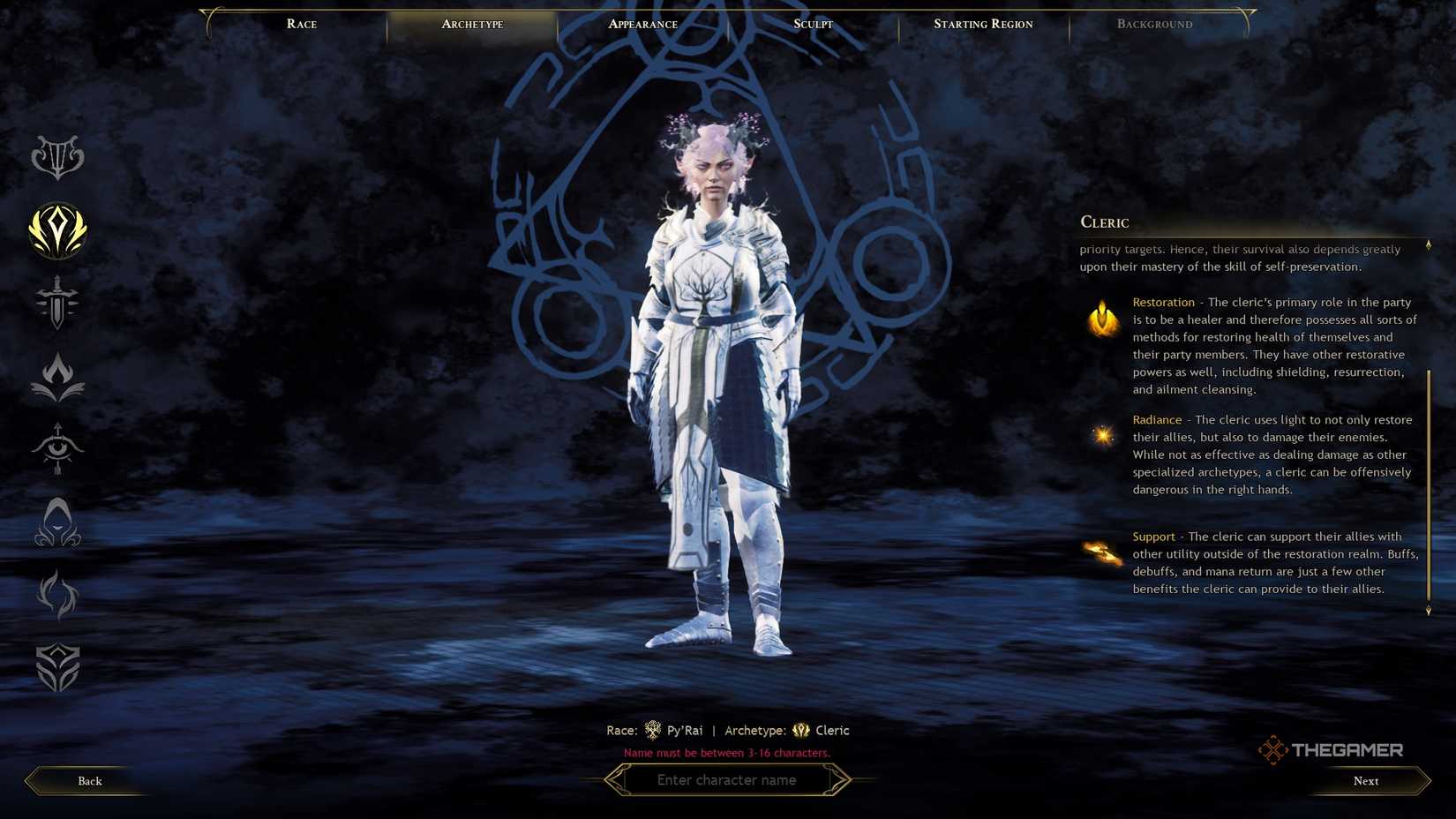Screen dimensions: 1456x819
Task: Go to the Starting Region tab
Action: pyautogui.click(x=983, y=24)
